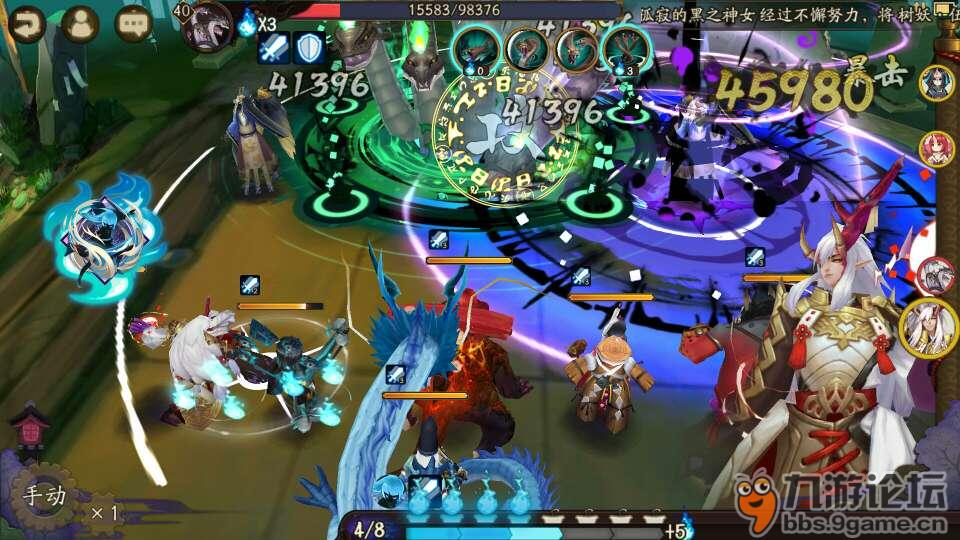Select the white-haired horned hero portrait

[928, 328]
